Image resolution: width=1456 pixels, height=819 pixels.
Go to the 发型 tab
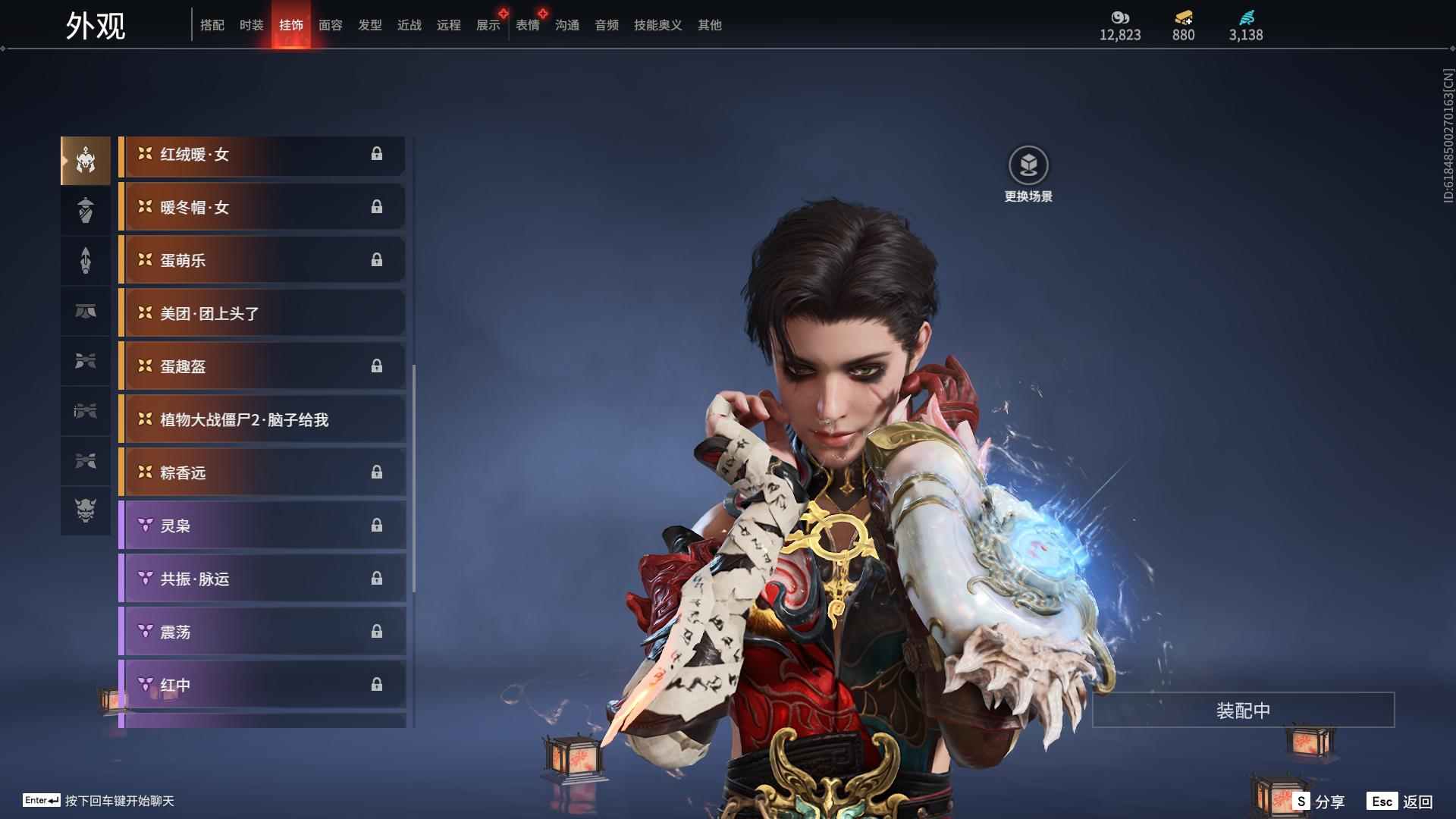tap(369, 25)
